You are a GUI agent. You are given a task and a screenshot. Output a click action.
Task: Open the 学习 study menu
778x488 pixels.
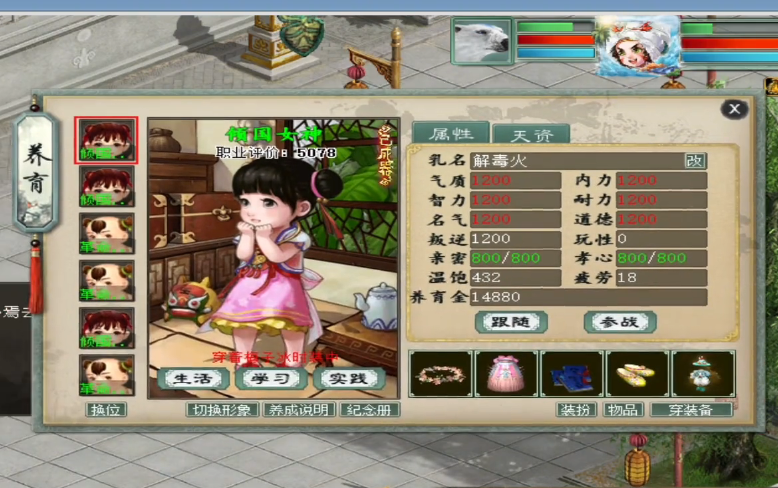(270, 378)
